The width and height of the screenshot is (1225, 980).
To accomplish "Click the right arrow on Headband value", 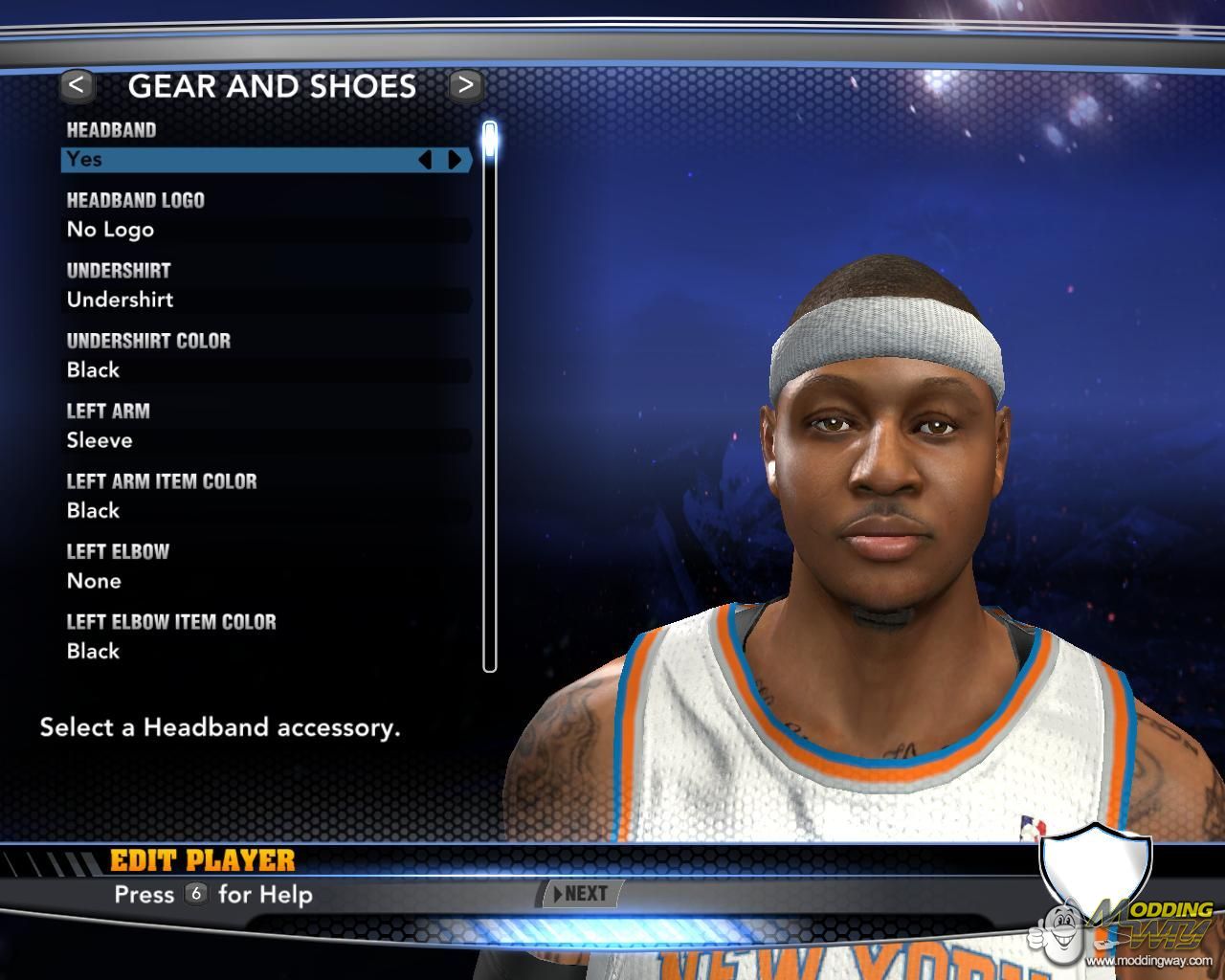I will [455, 160].
